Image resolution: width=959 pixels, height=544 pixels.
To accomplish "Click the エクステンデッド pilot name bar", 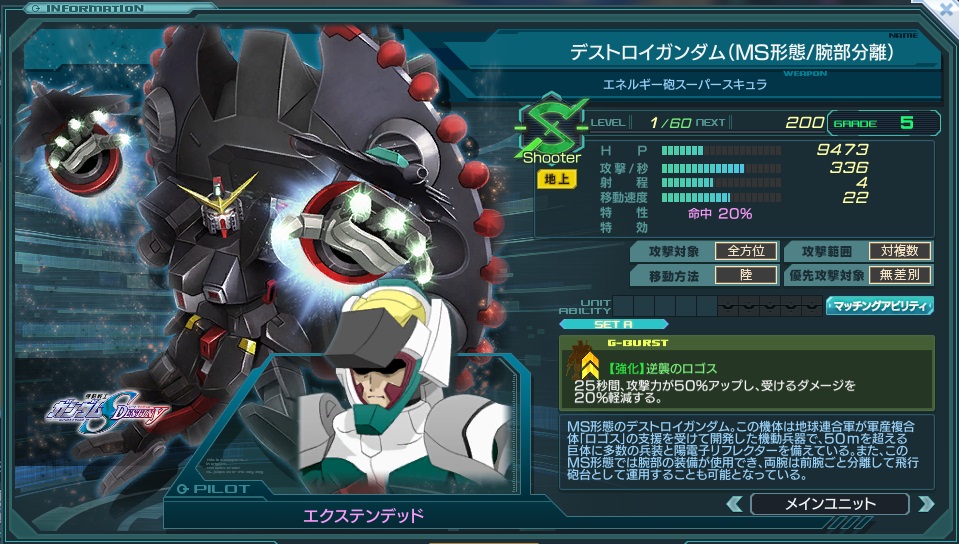I will (x=363, y=516).
